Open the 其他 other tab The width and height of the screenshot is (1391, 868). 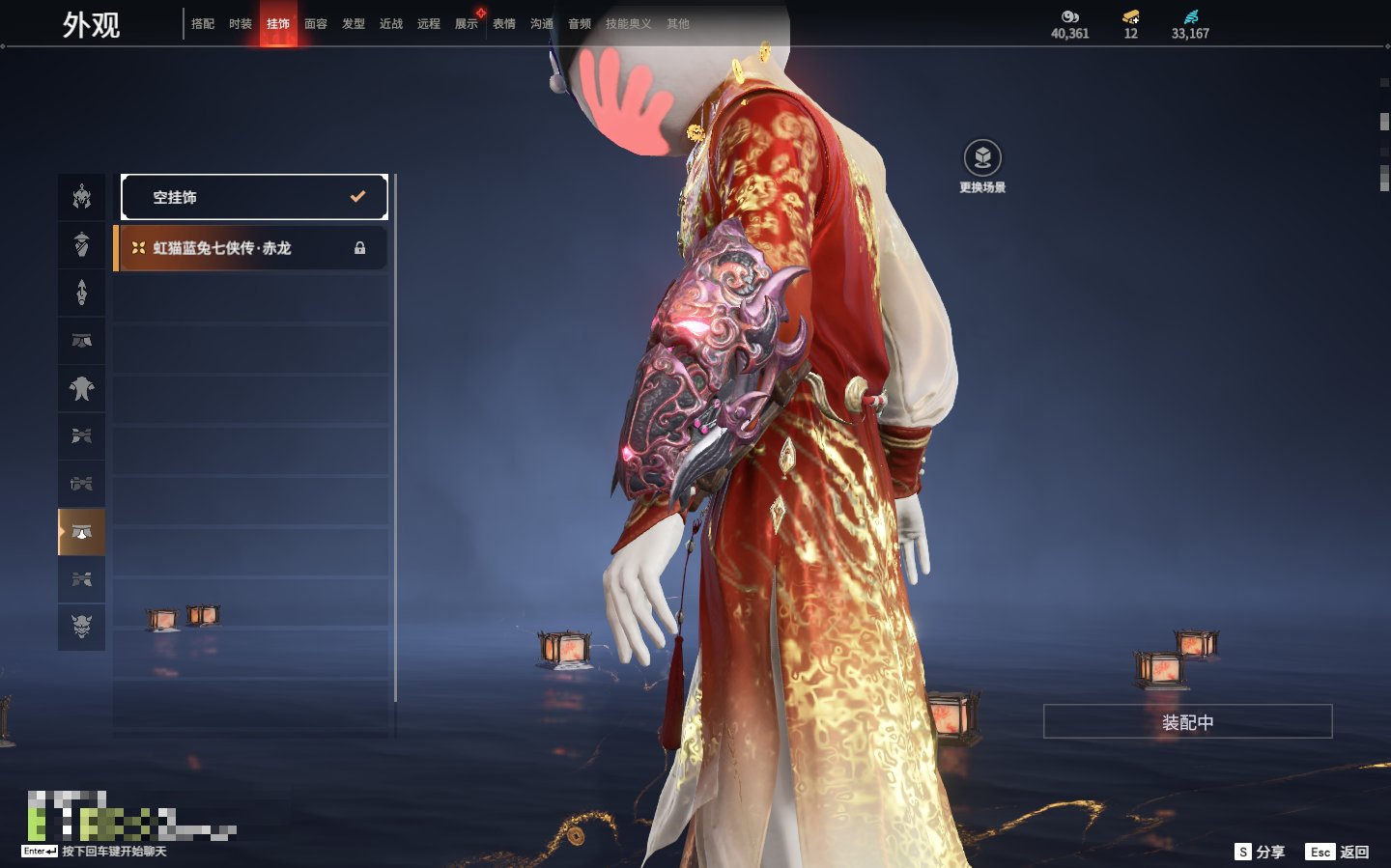click(678, 24)
